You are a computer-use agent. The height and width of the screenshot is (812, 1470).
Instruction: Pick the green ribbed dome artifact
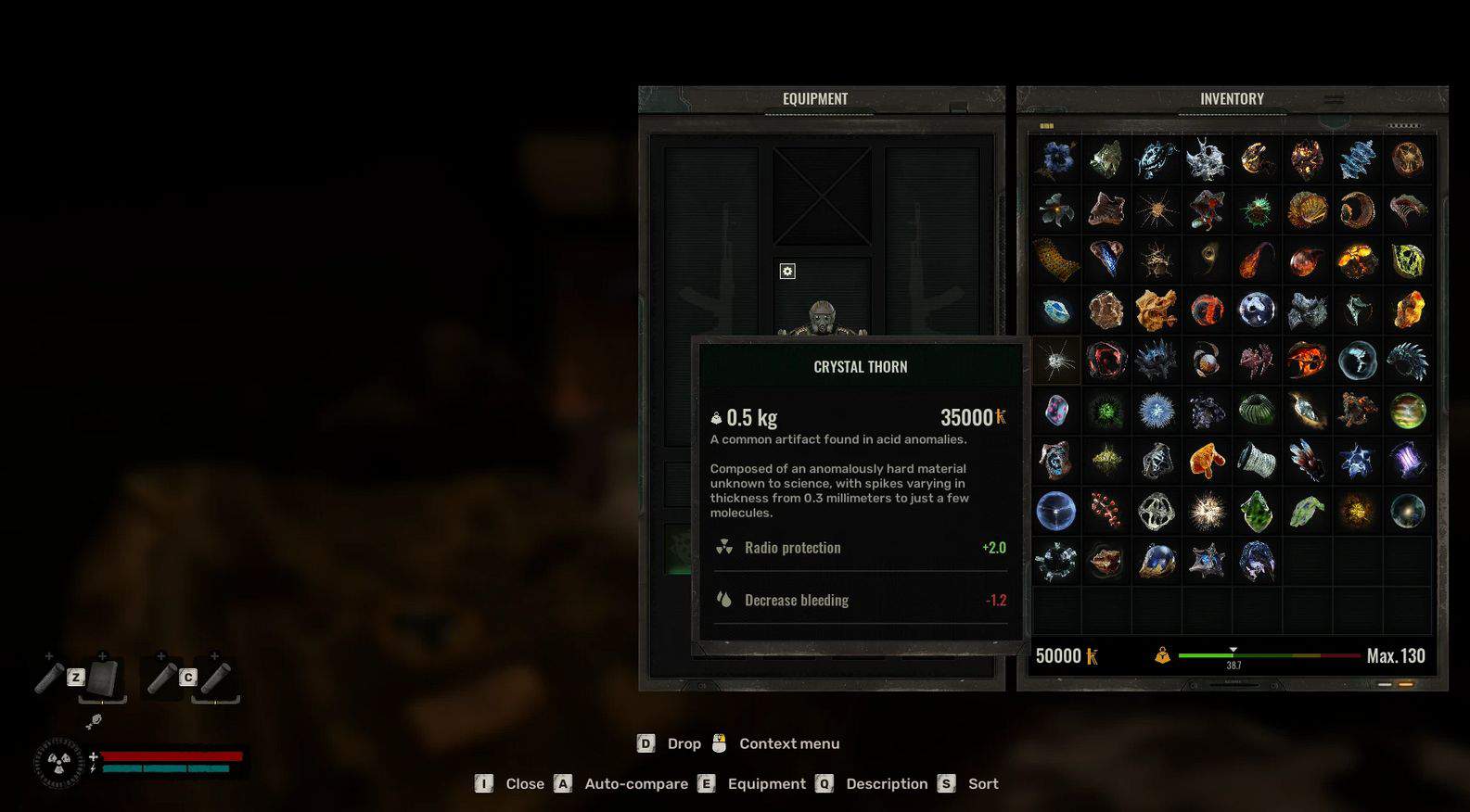pos(1257,411)
